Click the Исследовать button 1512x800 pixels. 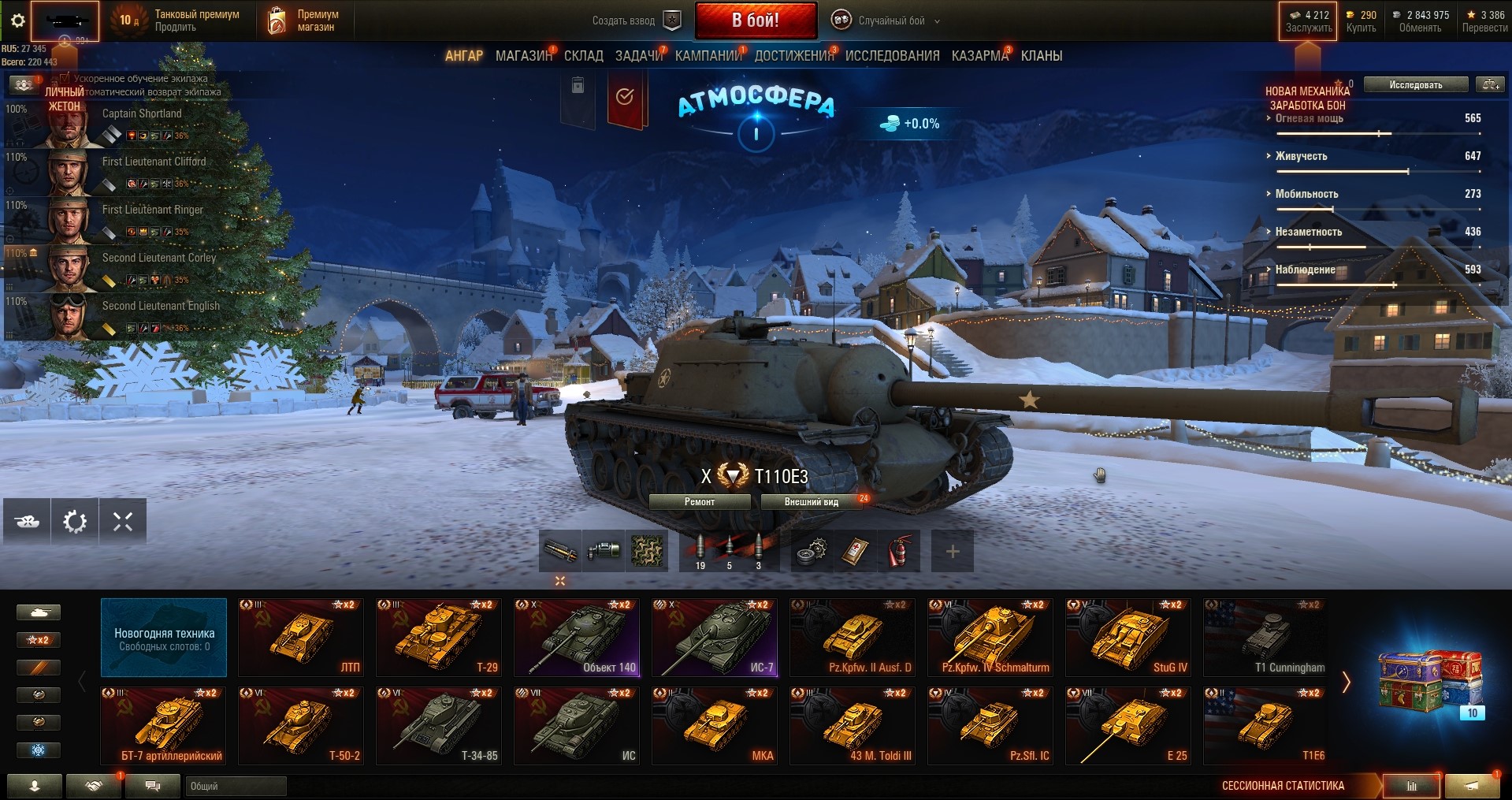click(1415, 85)
